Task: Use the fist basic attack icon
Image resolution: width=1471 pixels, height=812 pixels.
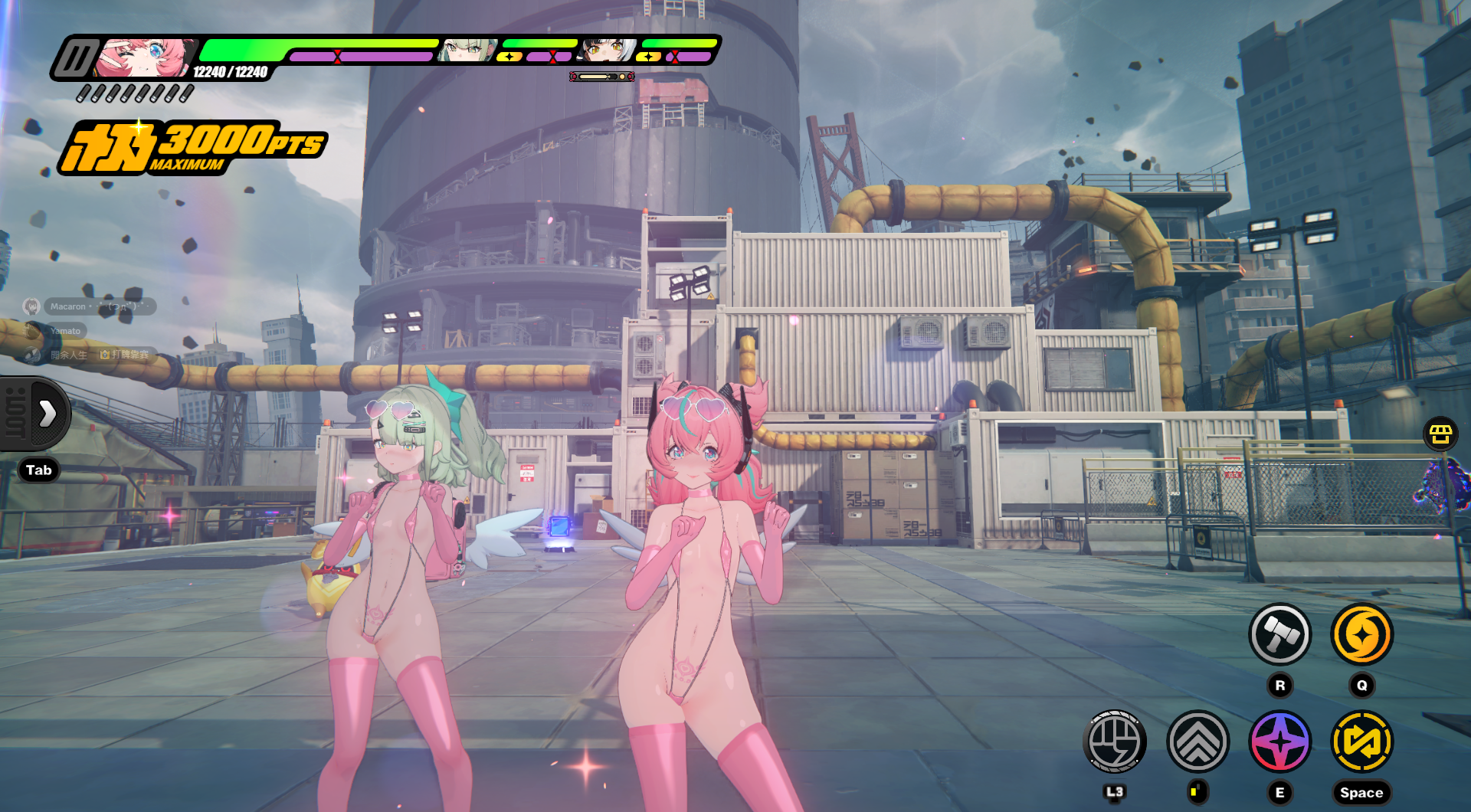Action: pos(1115,742)
